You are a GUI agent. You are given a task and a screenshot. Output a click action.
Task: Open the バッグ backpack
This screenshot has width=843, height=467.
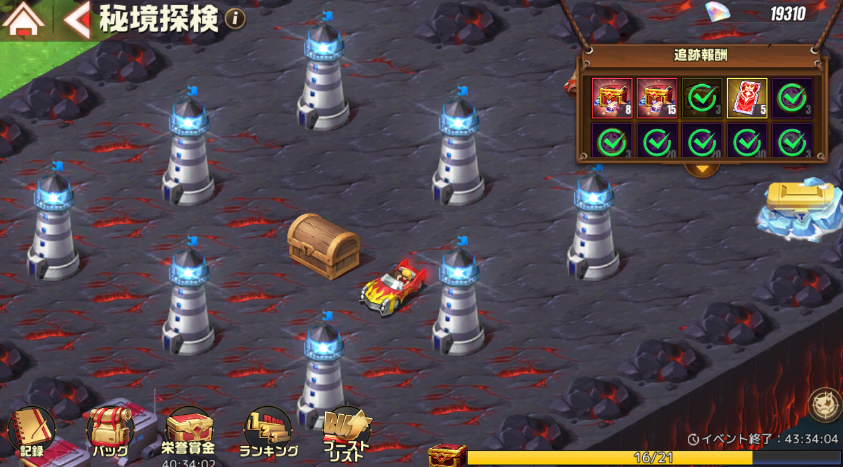tap(110, 431)
